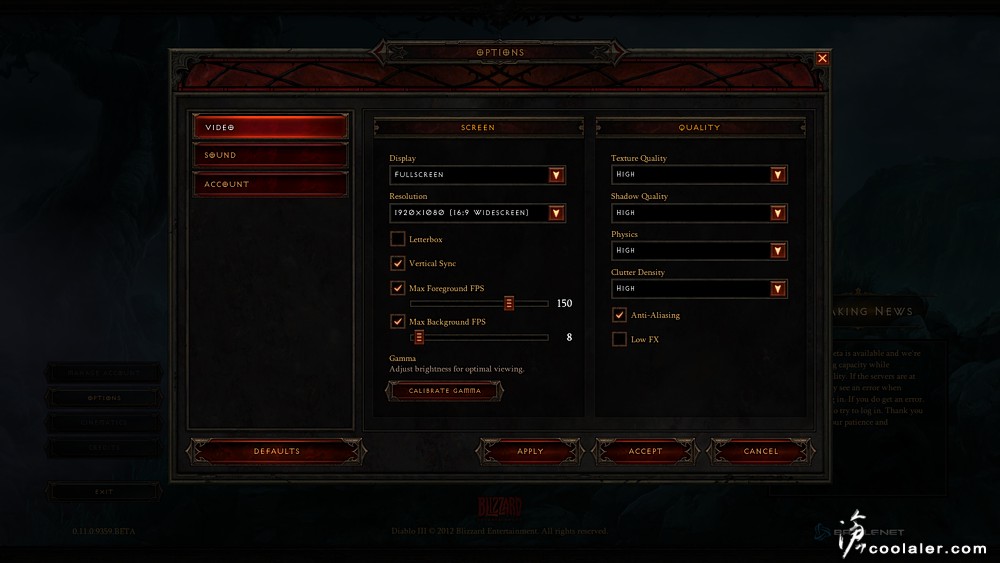Viewport: 1000px width, 563px height.
Task: Toggle the Letterbox checkbox
Action: point(398,239)
